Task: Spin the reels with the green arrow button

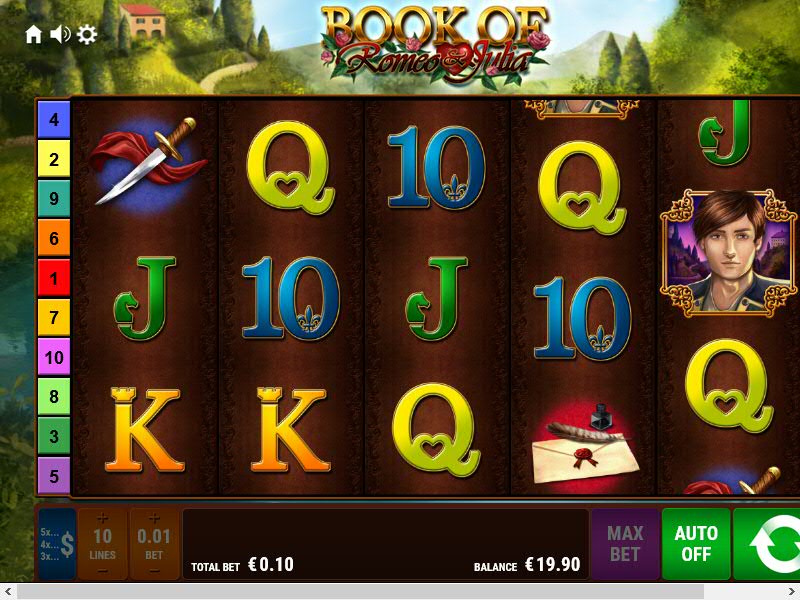Action: (770, 544)
